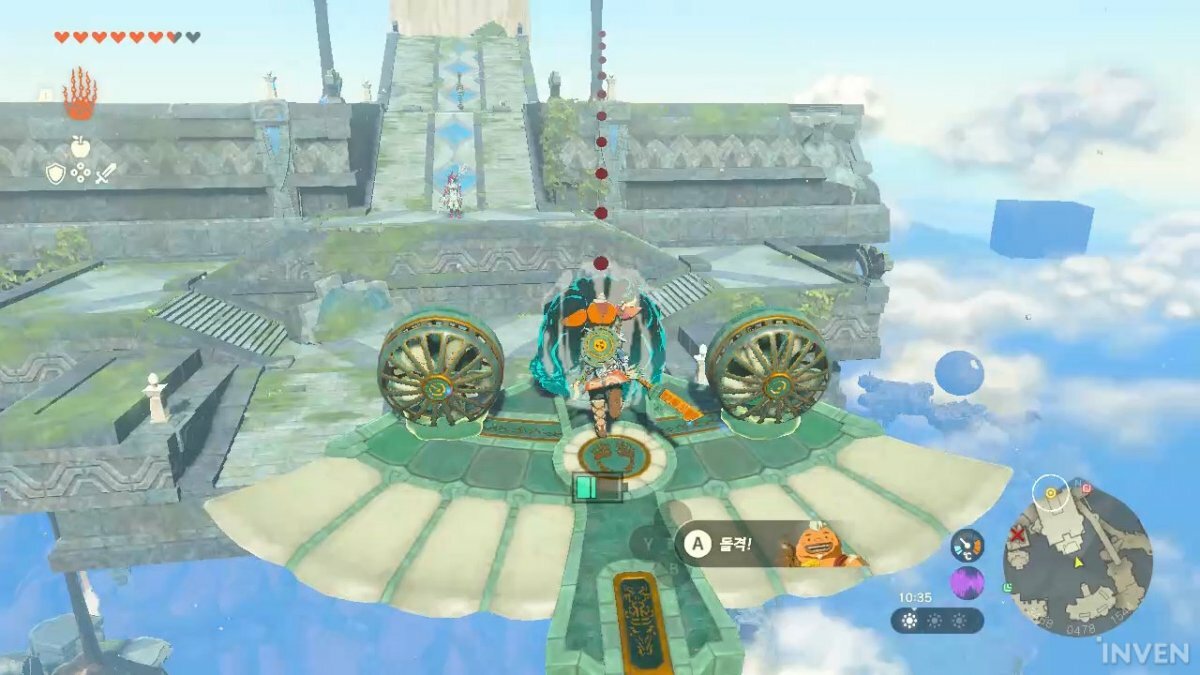Choose the shield quick-select icon
1200x675 pixels.
(x=56, y=174)
